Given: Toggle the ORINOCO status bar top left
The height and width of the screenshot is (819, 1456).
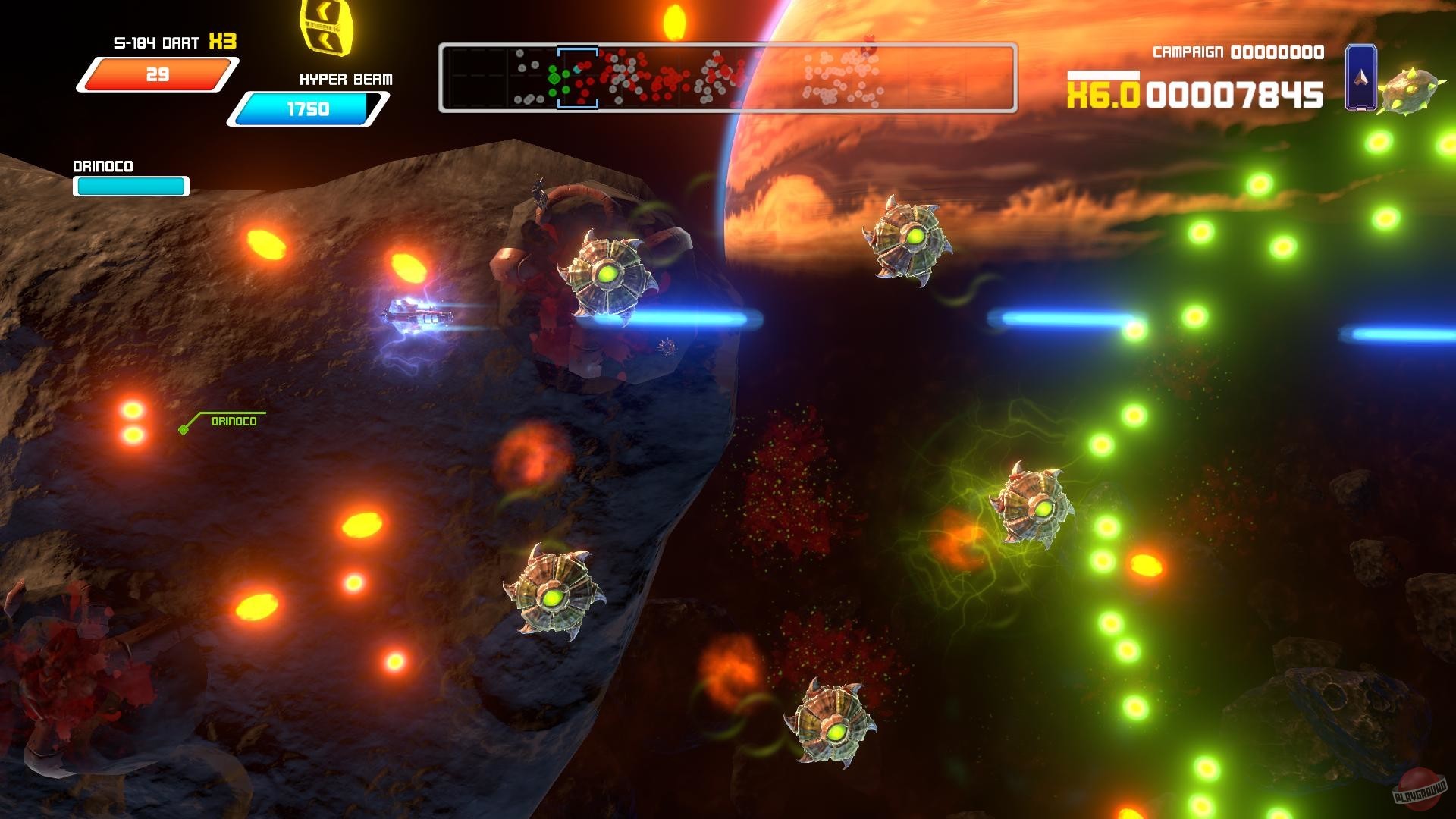Looking at the screenshot, I should (x=130, y=184).
